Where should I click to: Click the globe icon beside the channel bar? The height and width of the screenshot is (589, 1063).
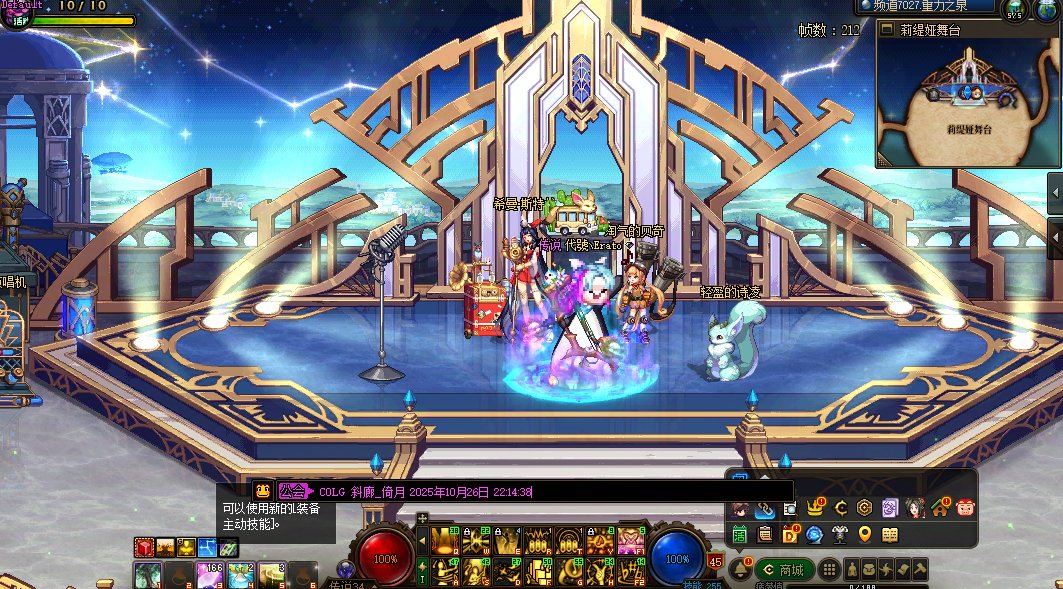pos(1045,9)
